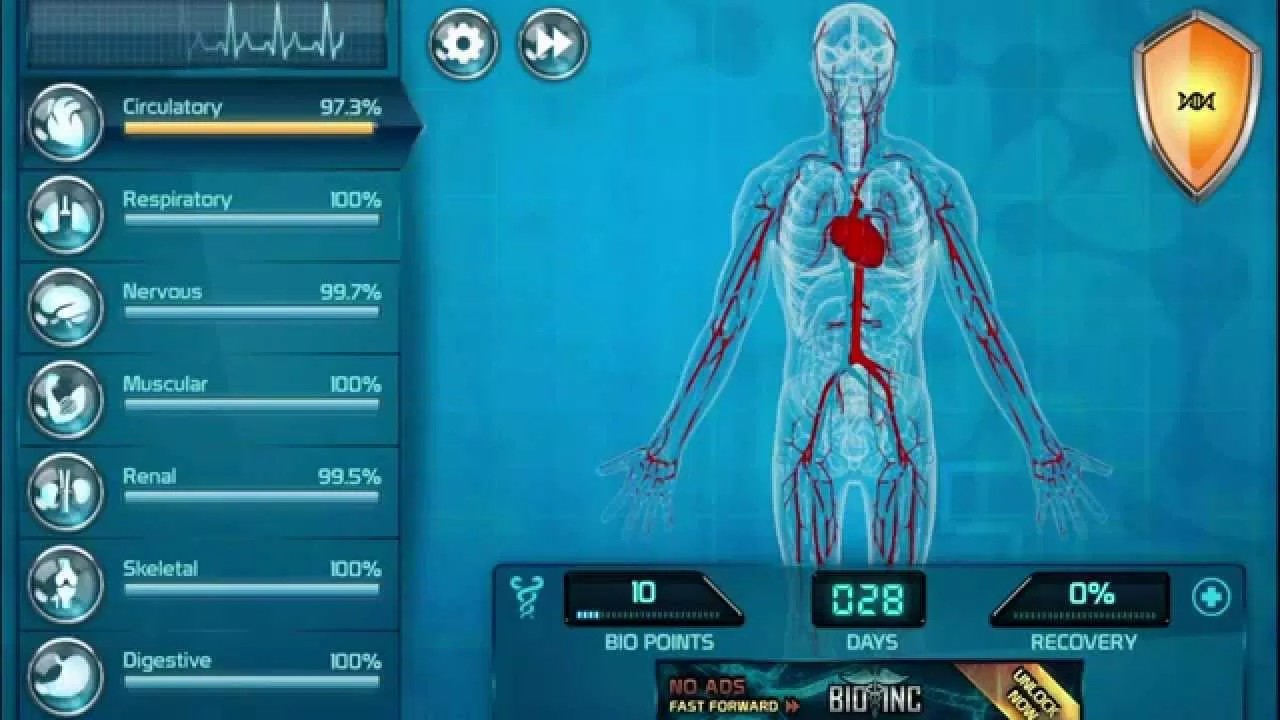1280x720 pixels.
Task: Open the settings gear menu
Action: pyautogui.click(x=461, y=42)
